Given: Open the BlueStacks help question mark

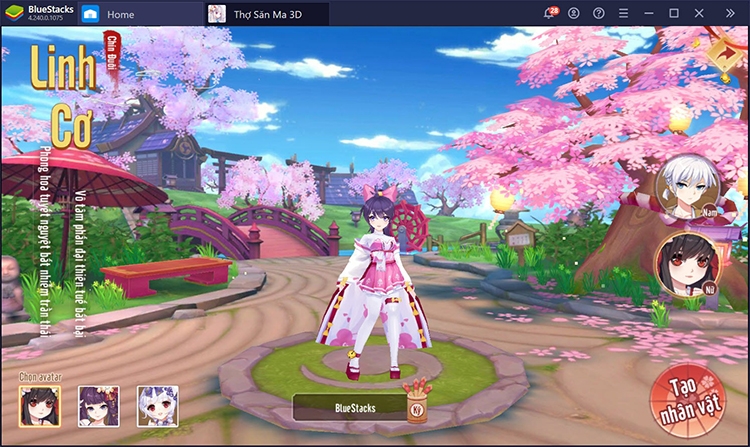Looking at the screenshot, I should tap(599, 14).
